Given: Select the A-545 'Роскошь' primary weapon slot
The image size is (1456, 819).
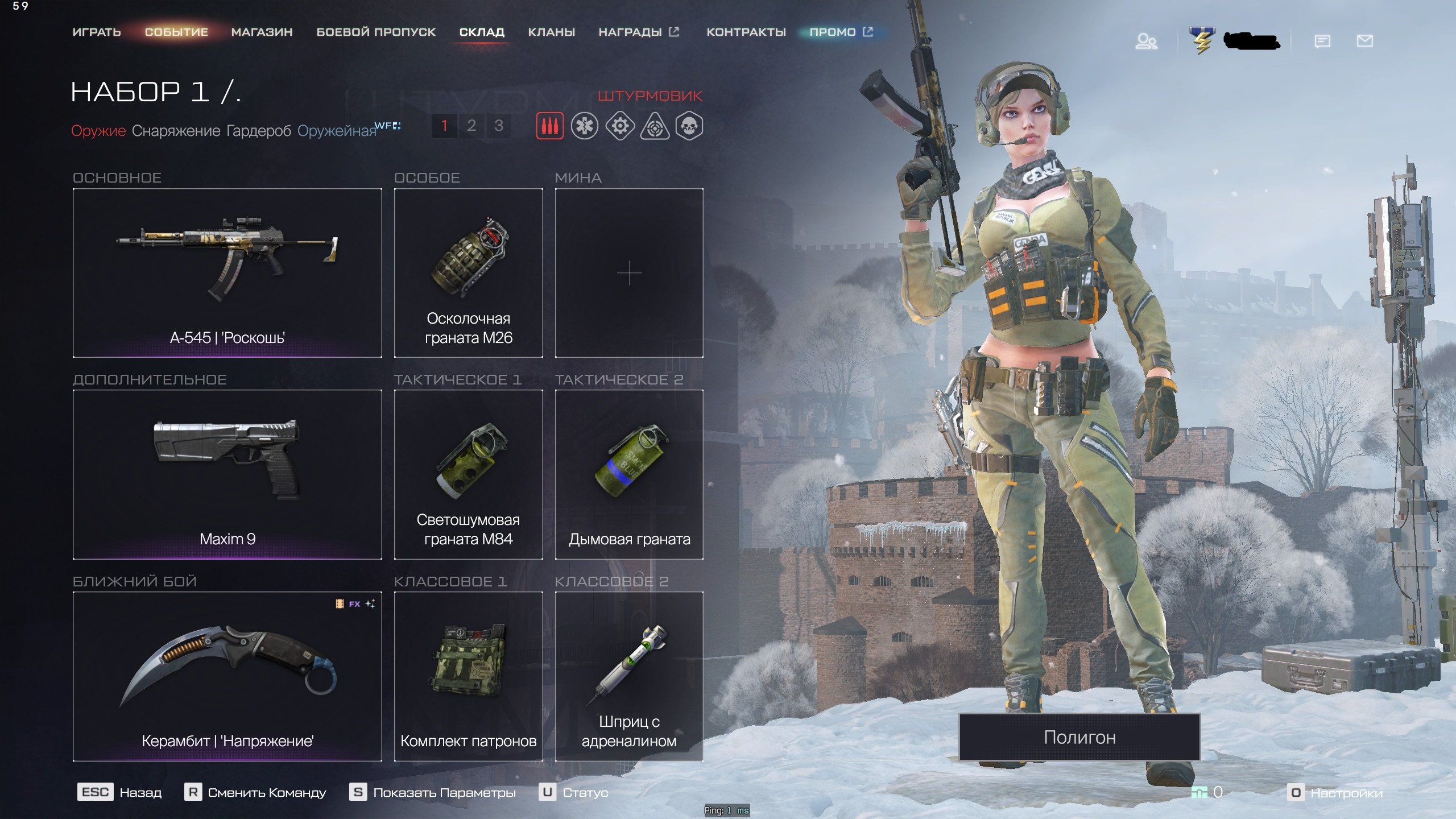Looking at the screenshot, I should coord(227,272).
